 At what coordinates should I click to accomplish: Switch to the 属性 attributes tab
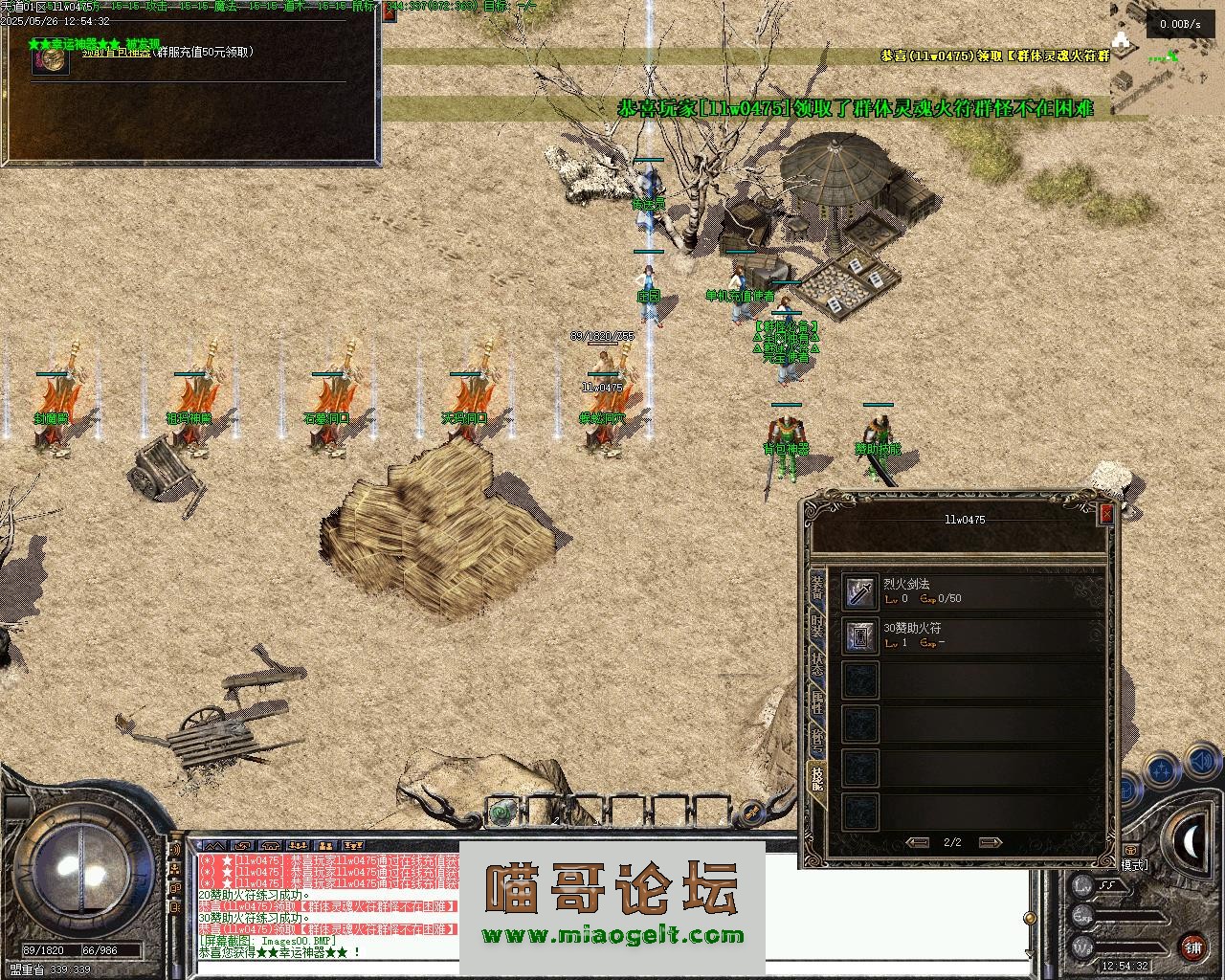[x=817, y=702]
